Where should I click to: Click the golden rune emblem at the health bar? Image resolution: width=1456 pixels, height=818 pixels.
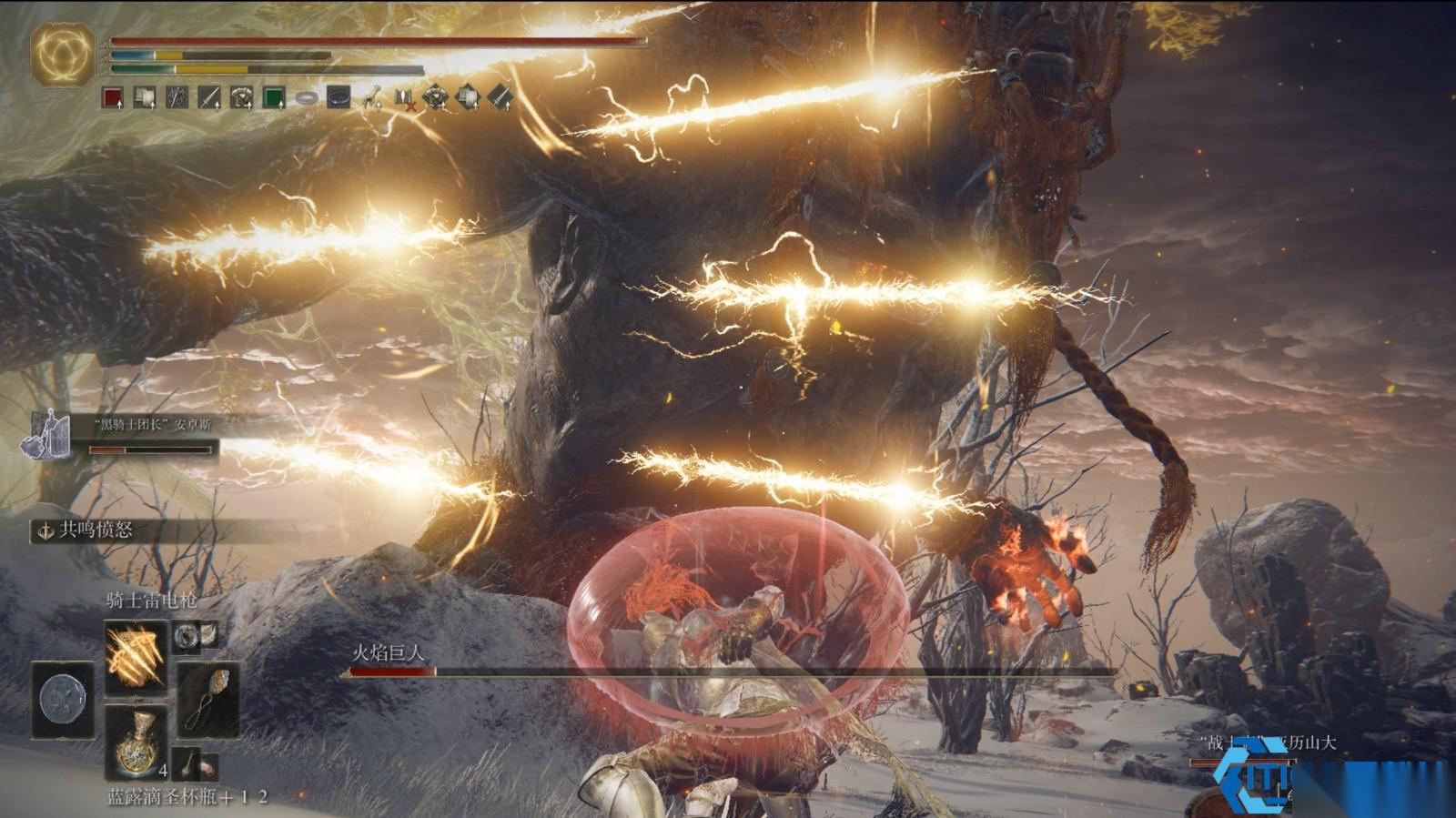click(63, 54)
